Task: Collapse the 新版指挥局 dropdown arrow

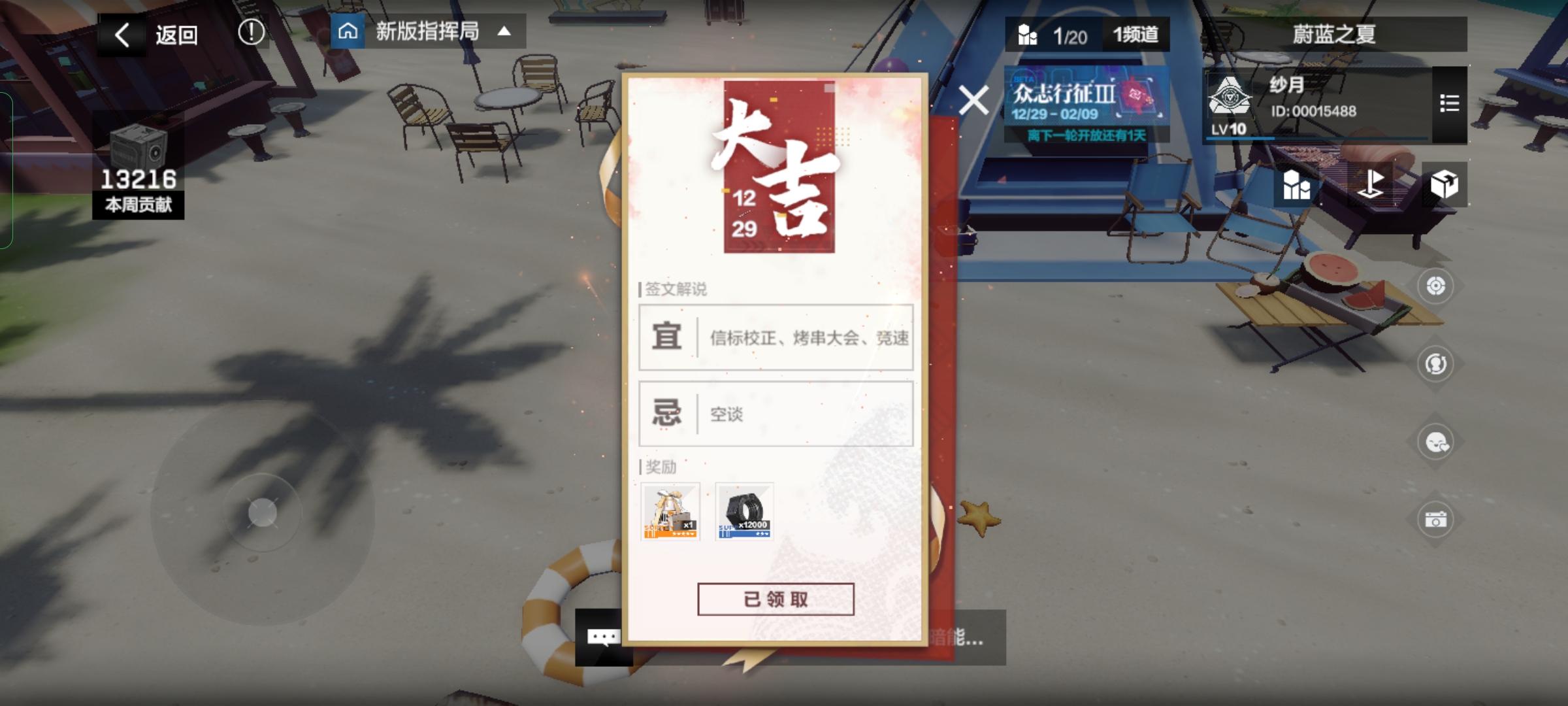Action: click(x=503, y=31)
